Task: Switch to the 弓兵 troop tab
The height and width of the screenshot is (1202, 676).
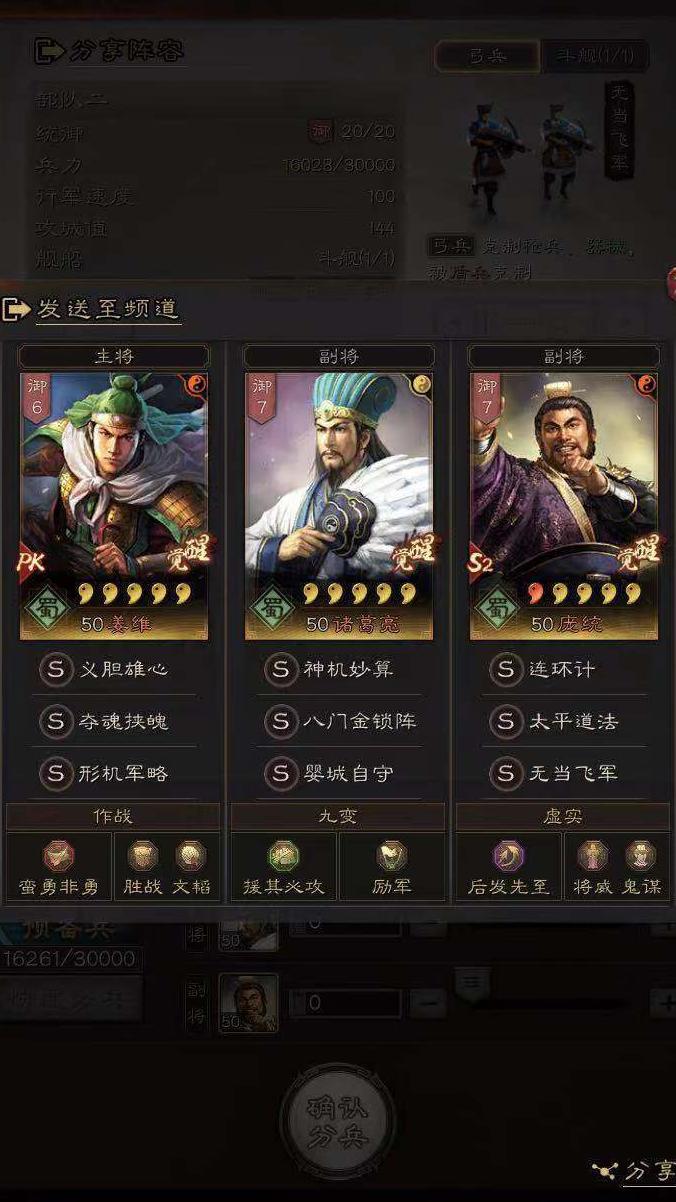Action: coord(488,55)
